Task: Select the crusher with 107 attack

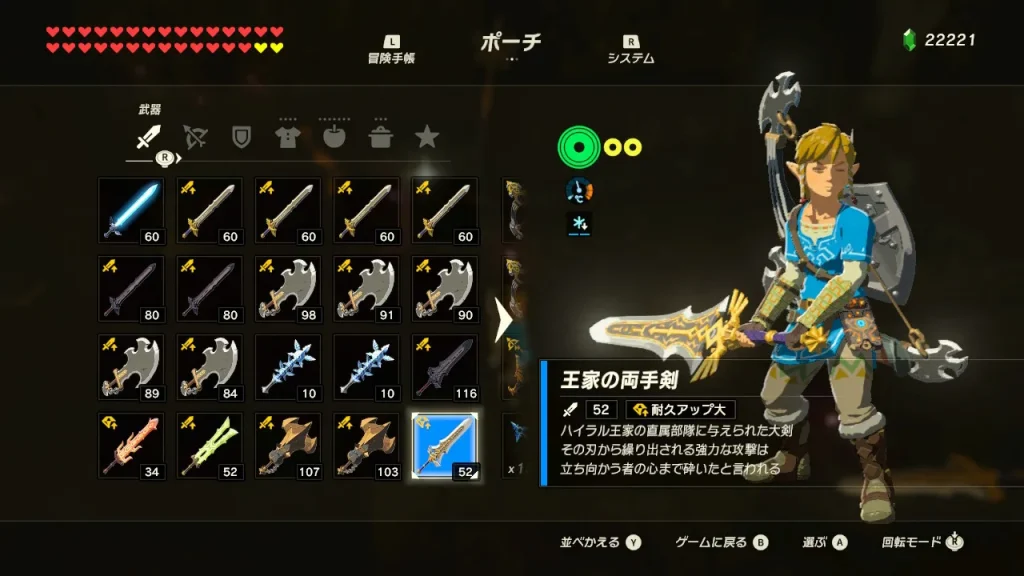Action: [x=288, y=444]
